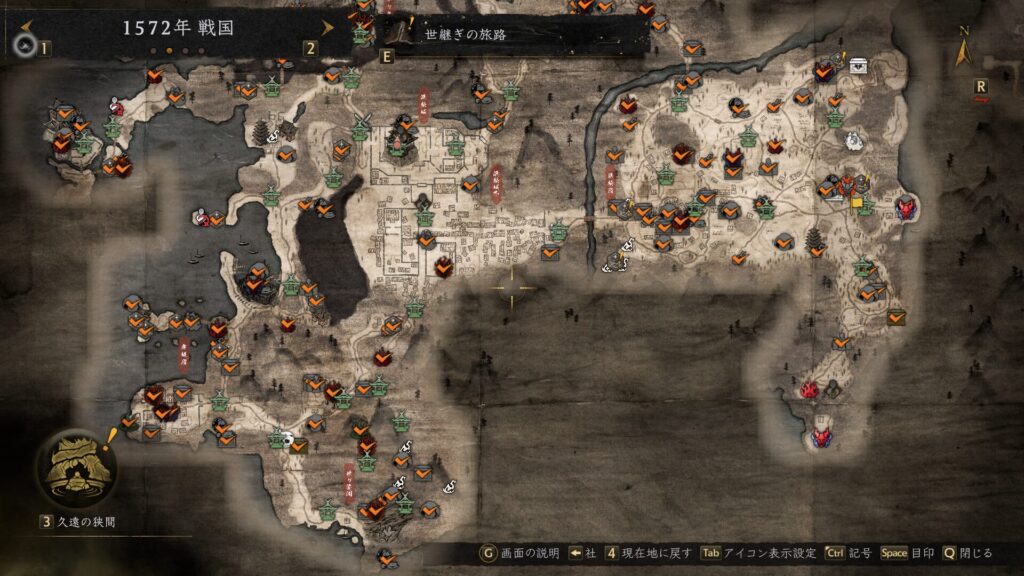The height and width of the screenshot is (576, 1024).
Task: Switch to the next era with right arrow
Action: click(x=327, y=27)
